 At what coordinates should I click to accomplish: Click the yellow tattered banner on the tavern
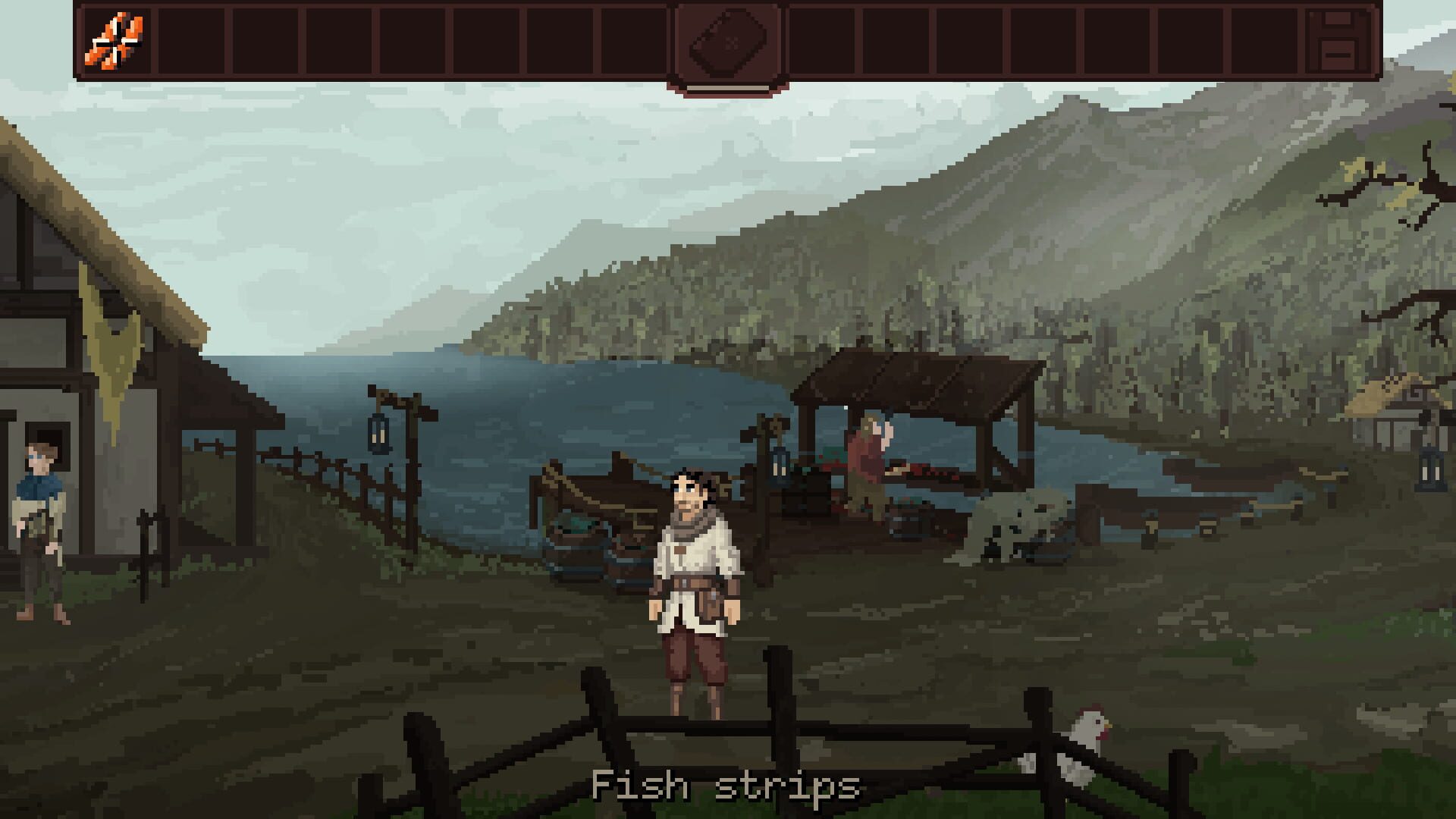pos(112,341)
